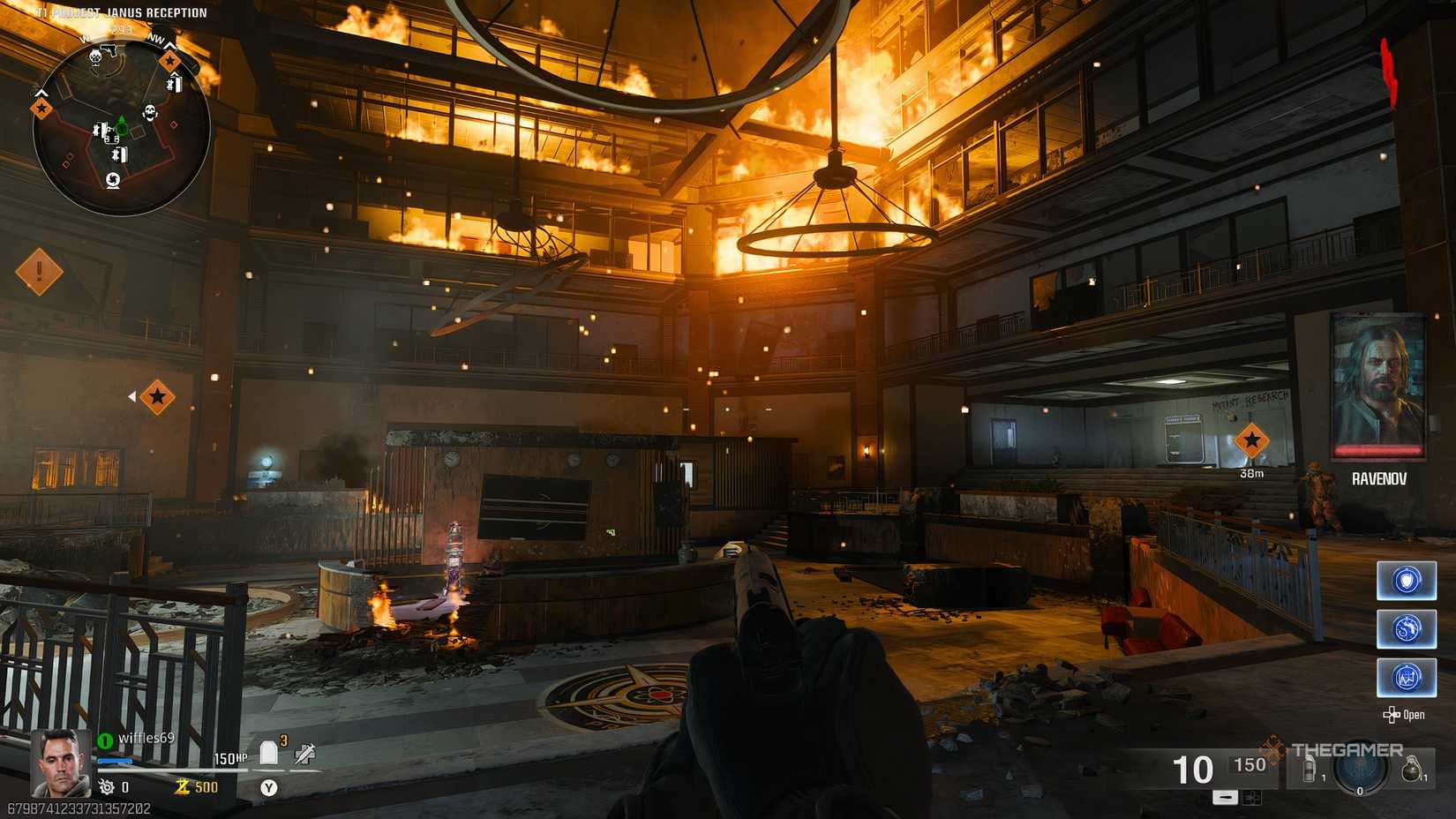Click the circular field upgrade meter icon

(x=1360, y=770)
